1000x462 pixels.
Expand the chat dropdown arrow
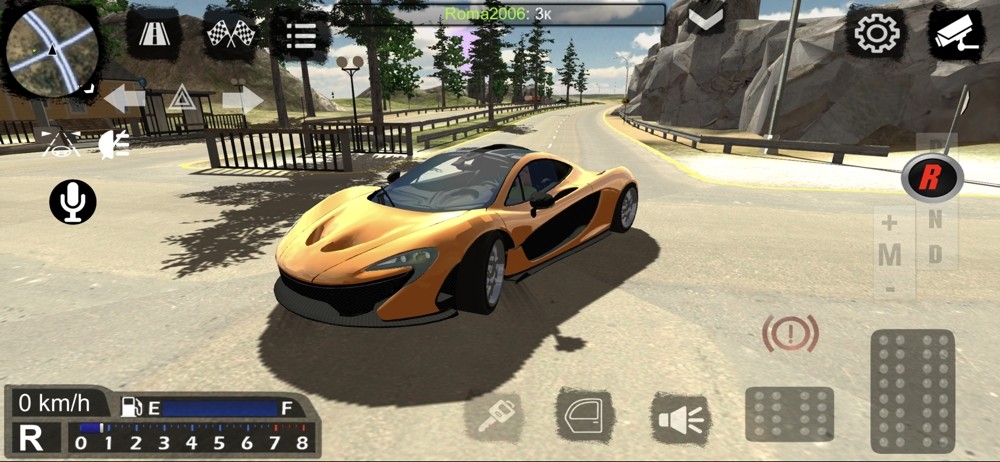(706, 16)
